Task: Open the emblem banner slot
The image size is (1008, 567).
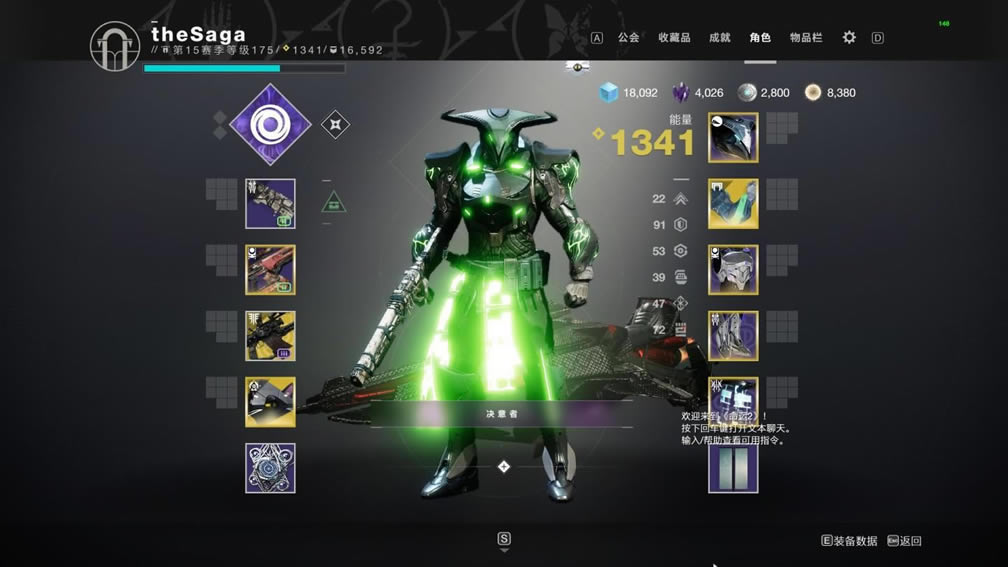Action: [x=733, y=468]
